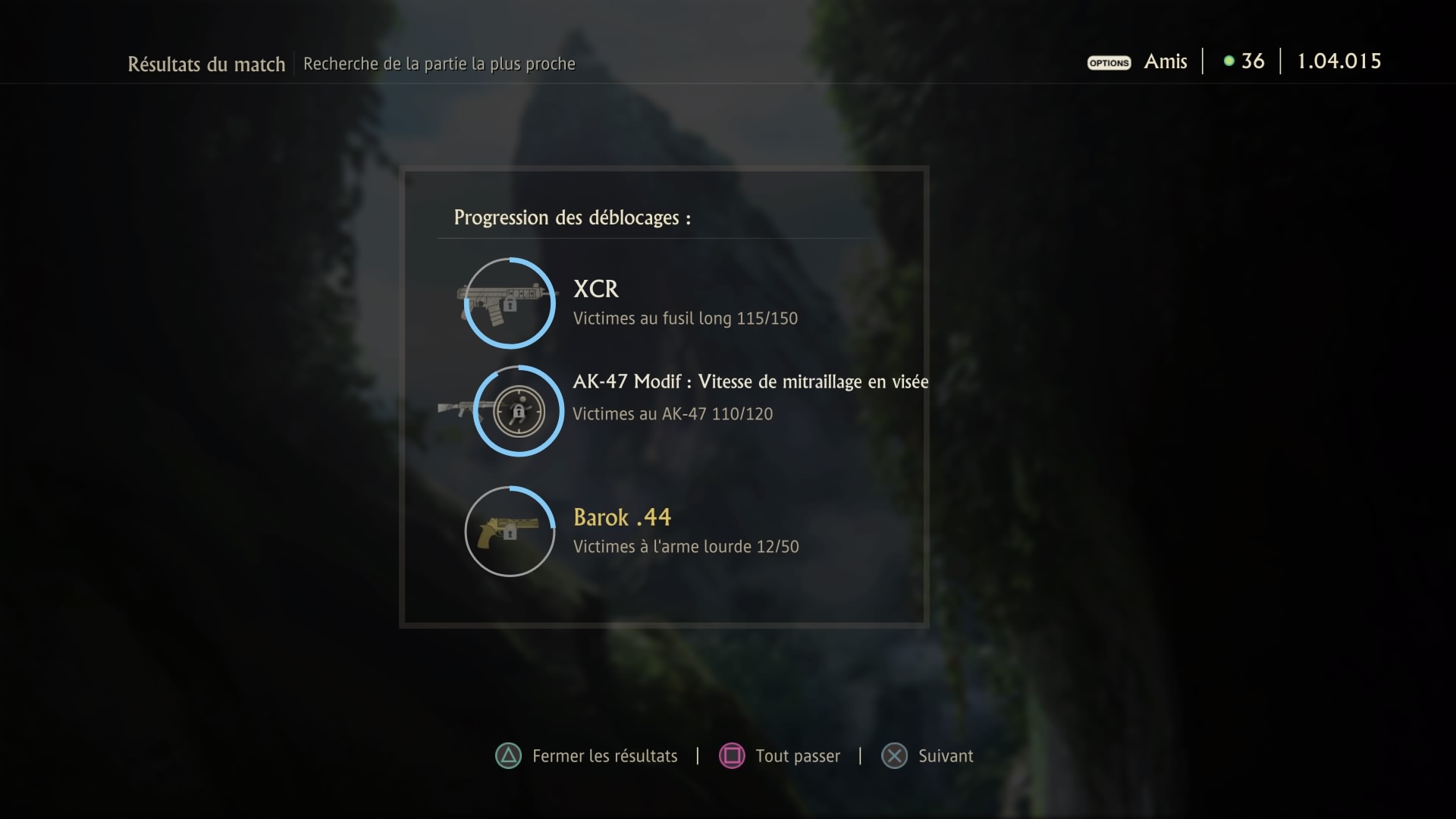Viewport: 1456px width, 819px height.
Task: Click the triangle button icon
Action: [510, 755]
